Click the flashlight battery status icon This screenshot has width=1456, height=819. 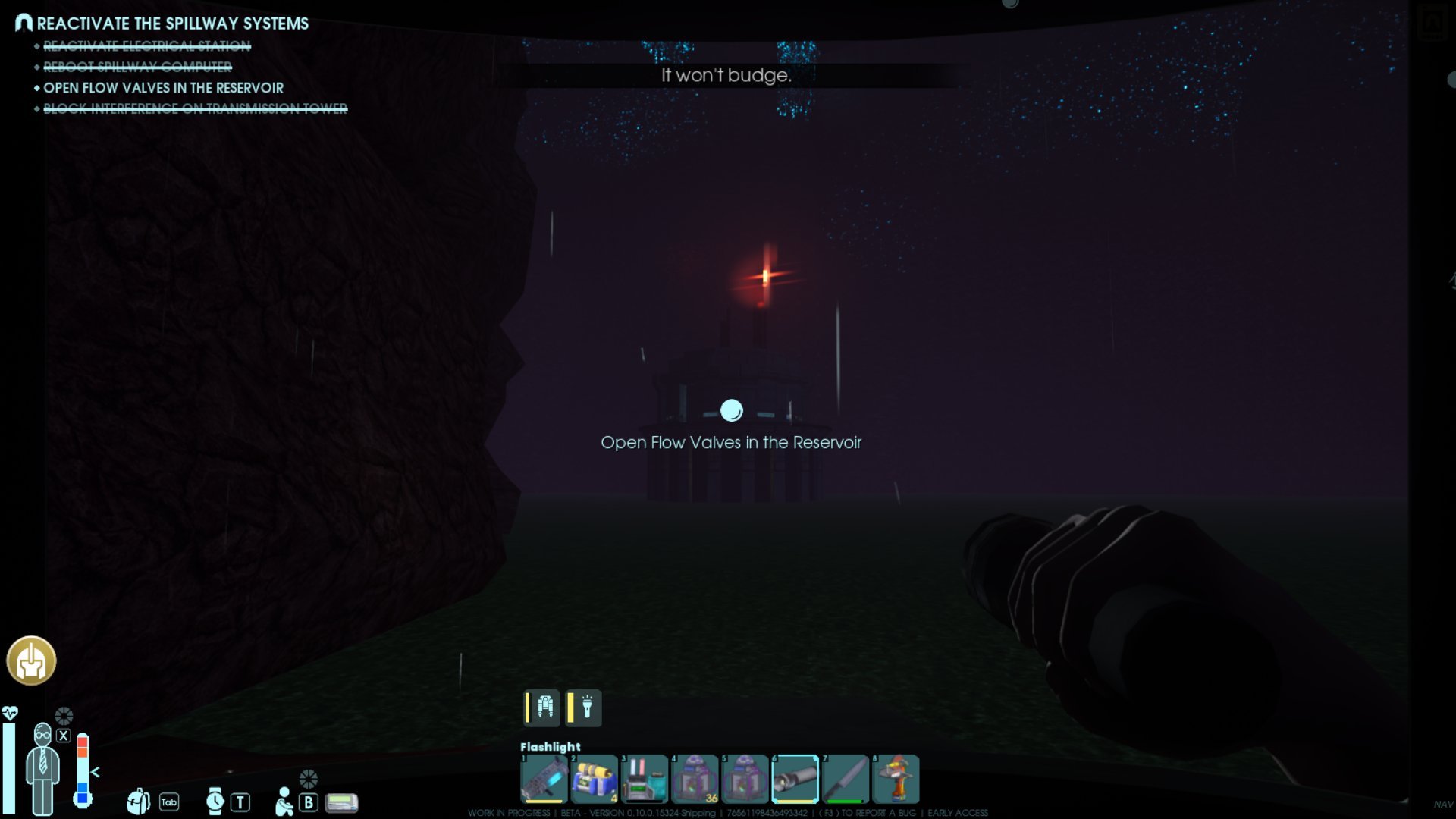click(583, 708)
